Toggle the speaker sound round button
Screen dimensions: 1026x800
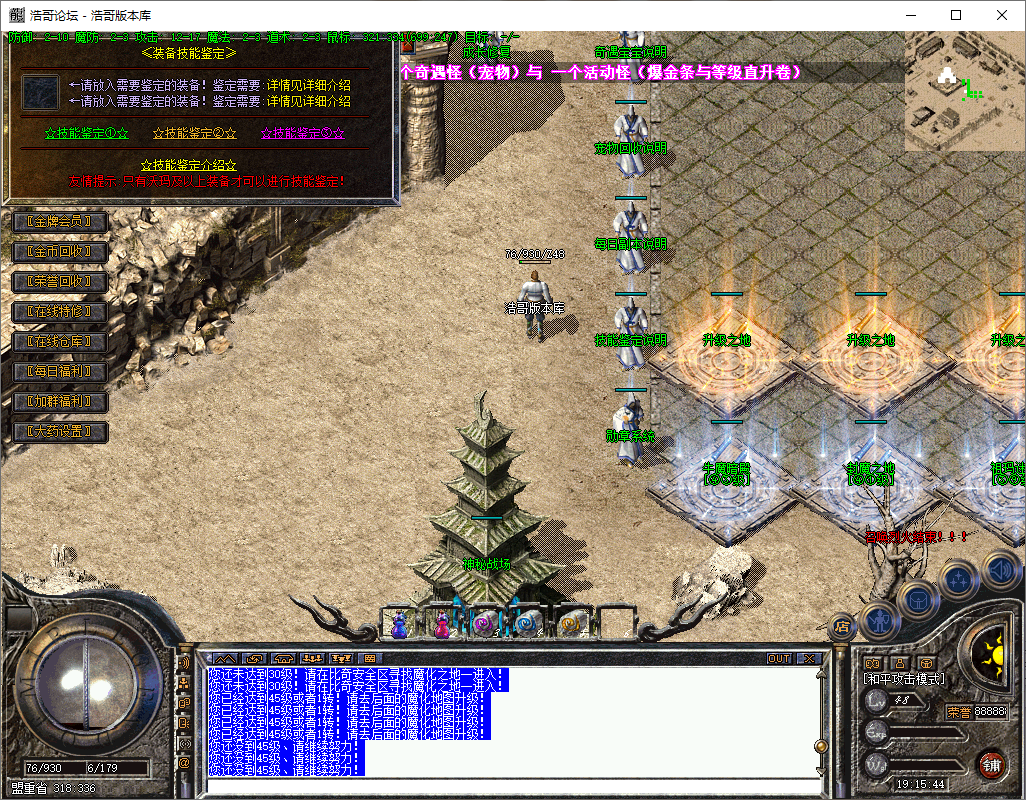coord(1002,571)
